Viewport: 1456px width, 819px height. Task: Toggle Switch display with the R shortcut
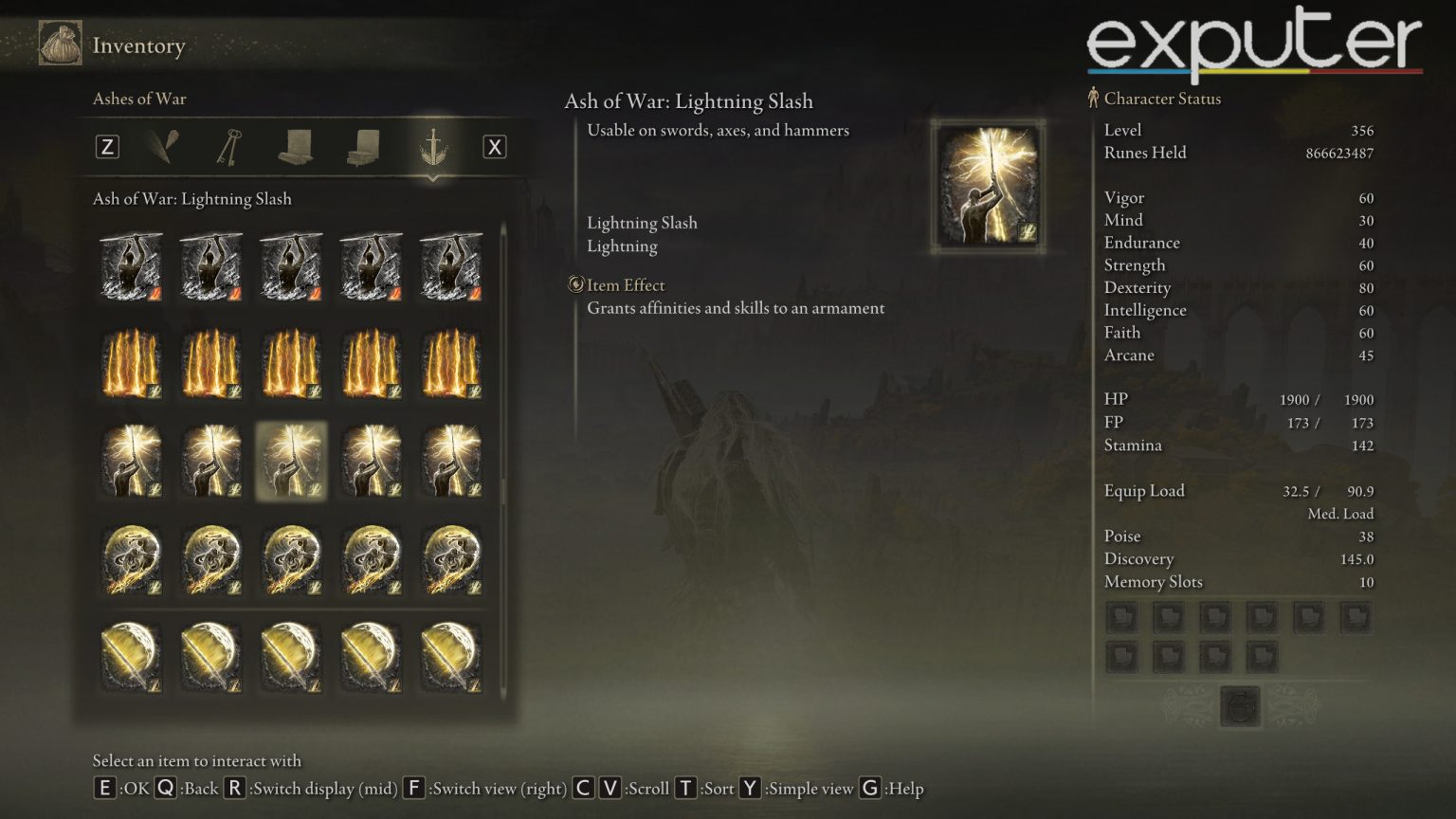[x=232, y=788]
